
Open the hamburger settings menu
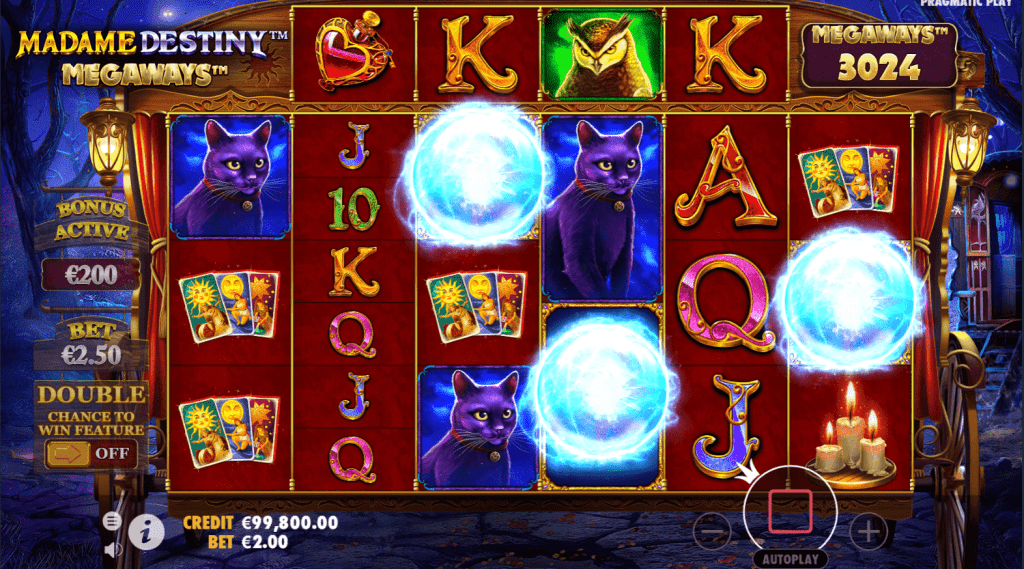pos(111,521)
